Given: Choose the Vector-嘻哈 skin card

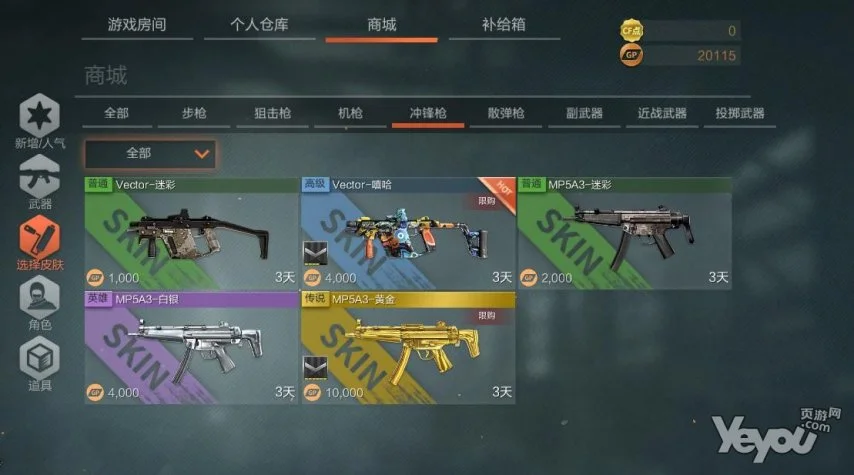Looking at the screenshot, I should coord(407,231).
